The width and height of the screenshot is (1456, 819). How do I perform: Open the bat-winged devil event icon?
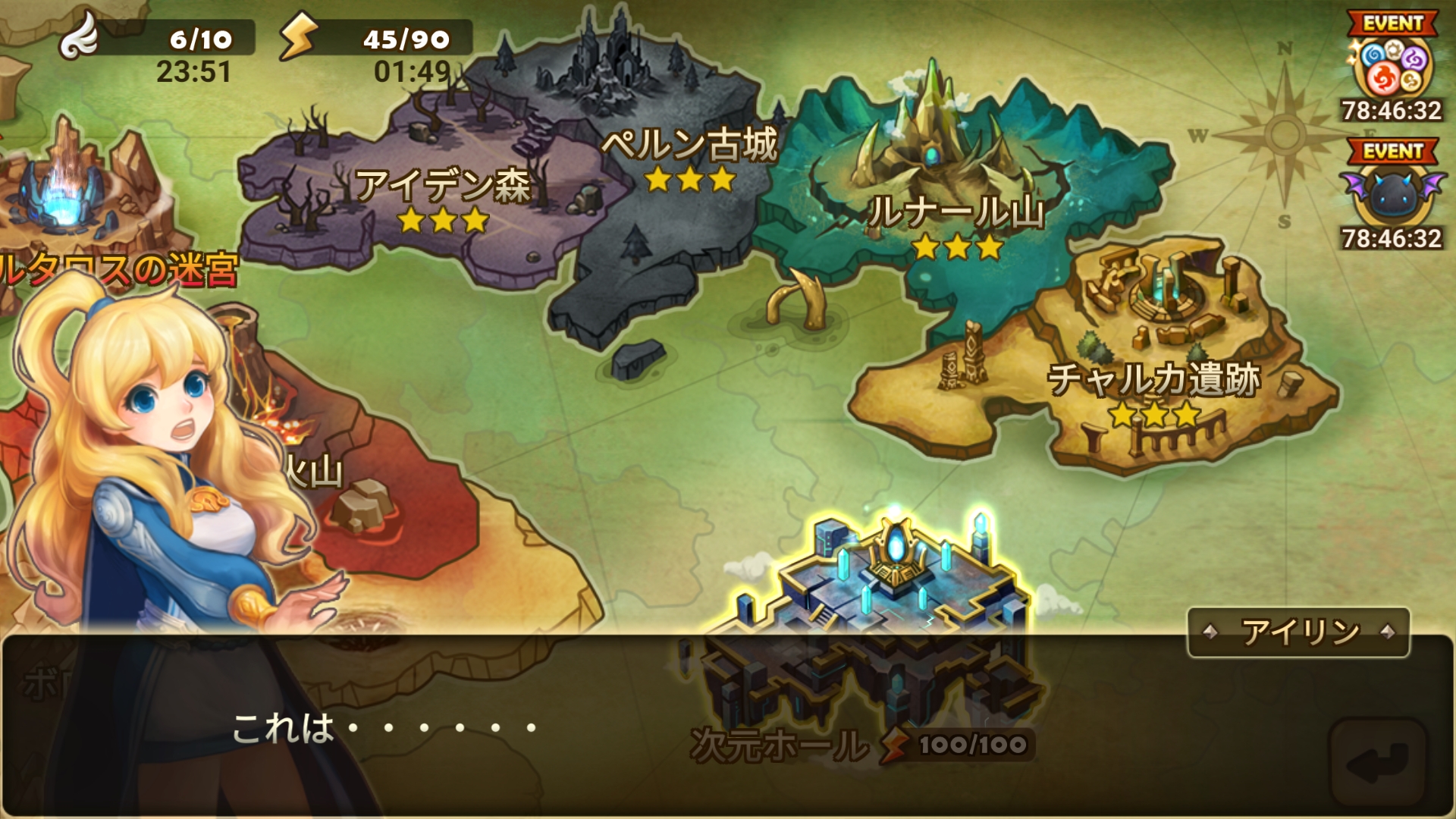point(1392,193)
